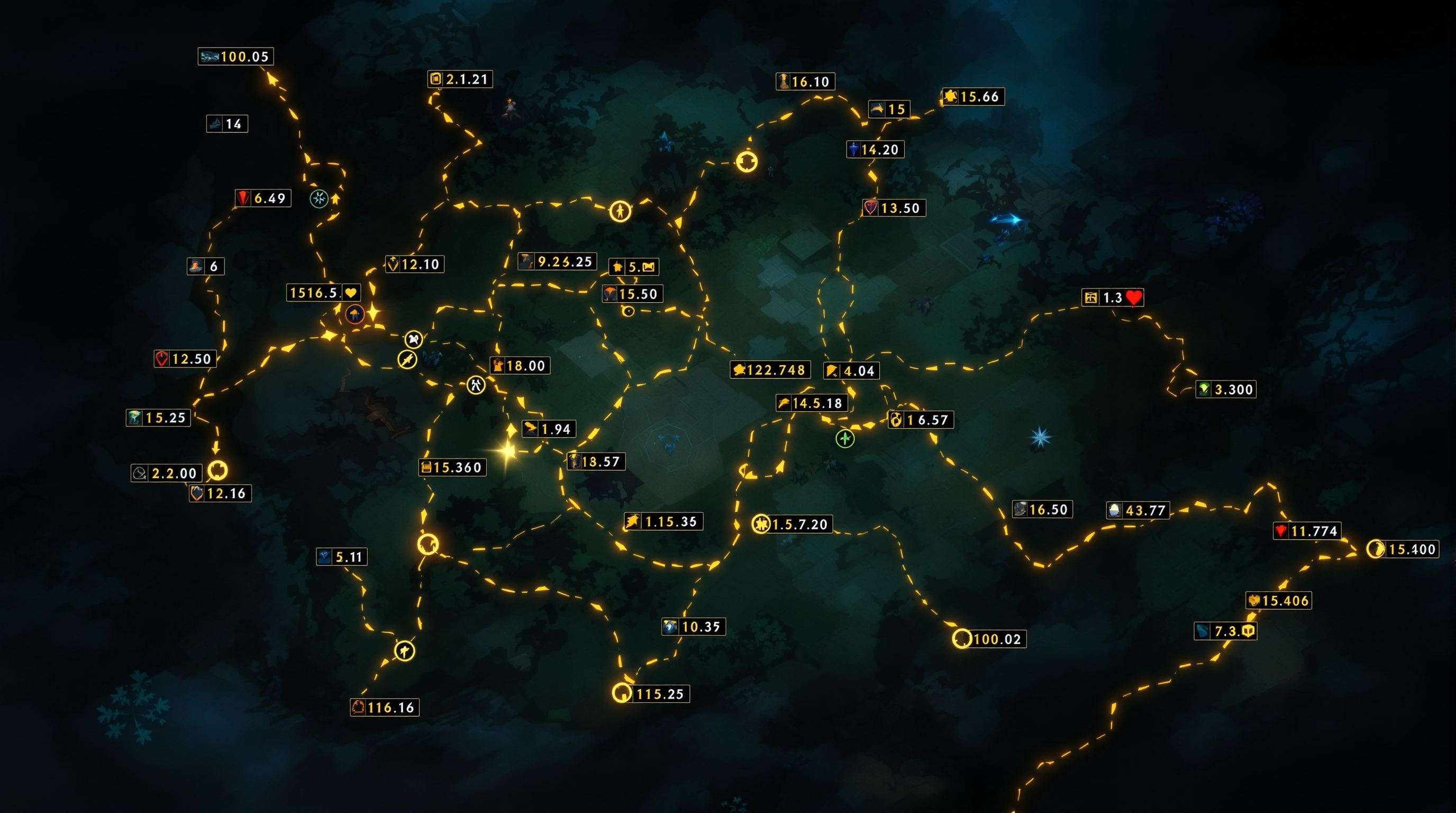Click the 15.360 map marker

pyautogui.click(x=452, y=467)
